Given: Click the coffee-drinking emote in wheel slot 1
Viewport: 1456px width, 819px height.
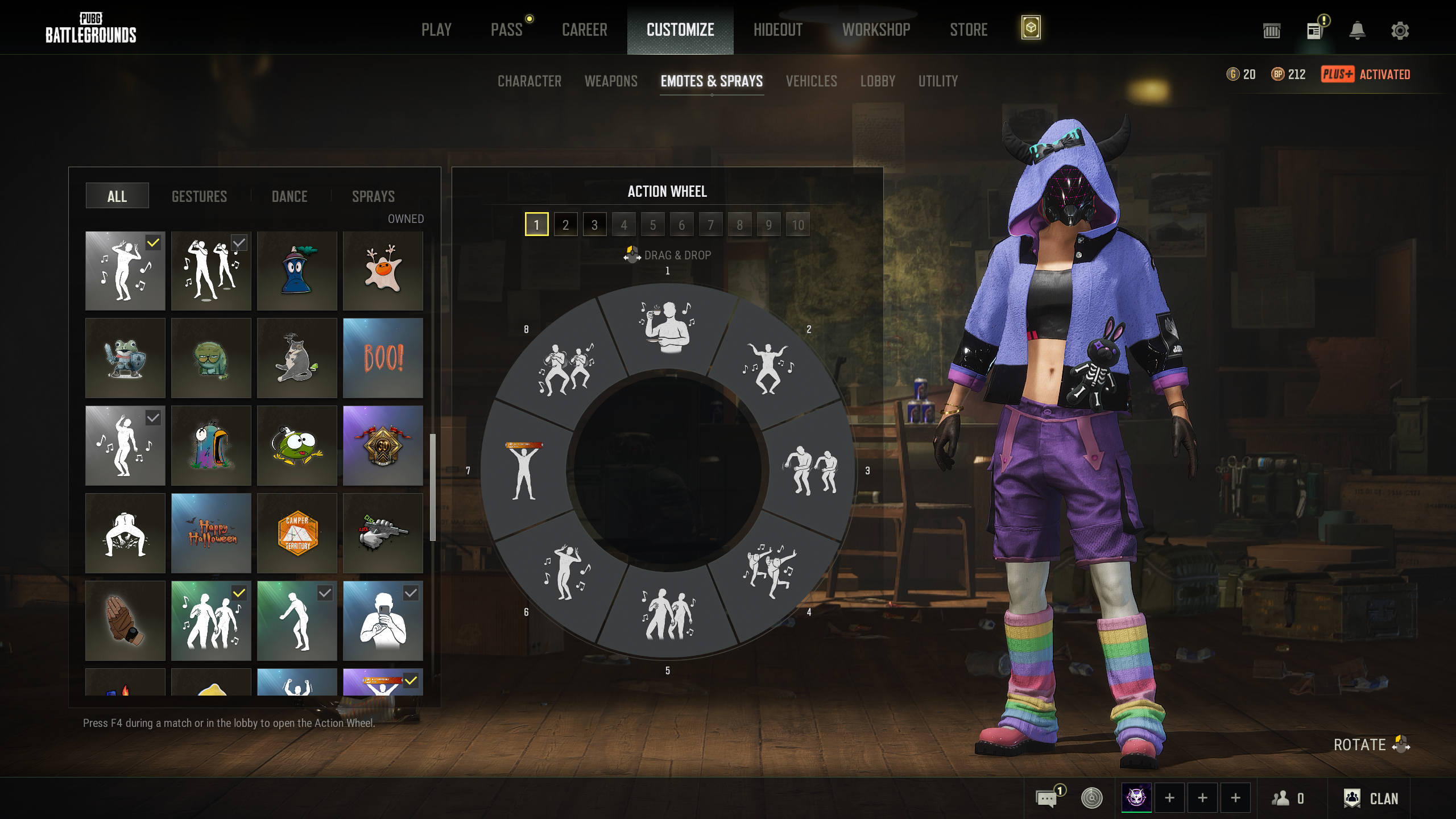Looking at the screenshot, I should click(x=667, y=327).
